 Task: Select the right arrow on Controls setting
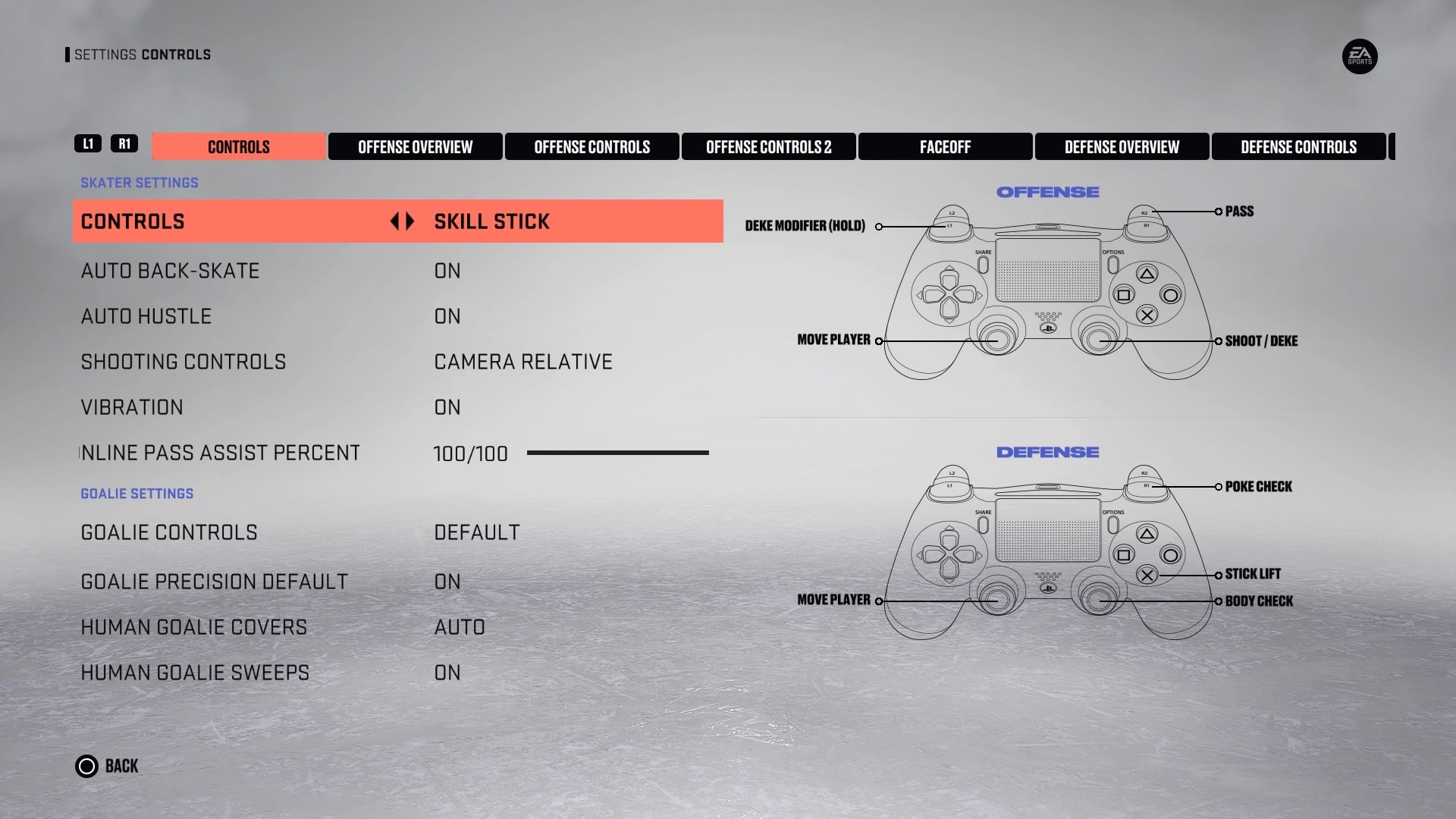(x=410, y=221)
